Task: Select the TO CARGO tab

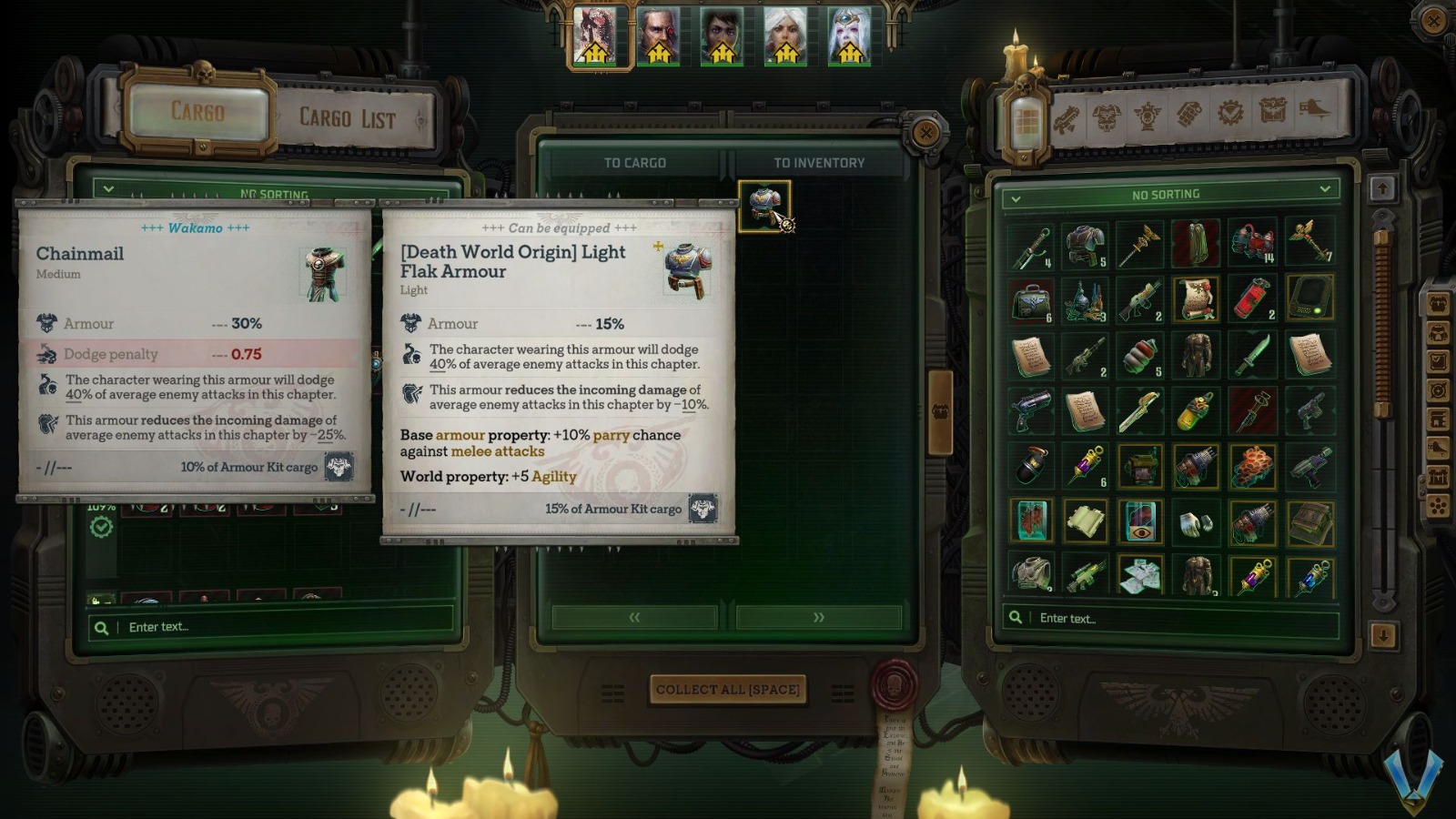Action: [x=637, y=163]
